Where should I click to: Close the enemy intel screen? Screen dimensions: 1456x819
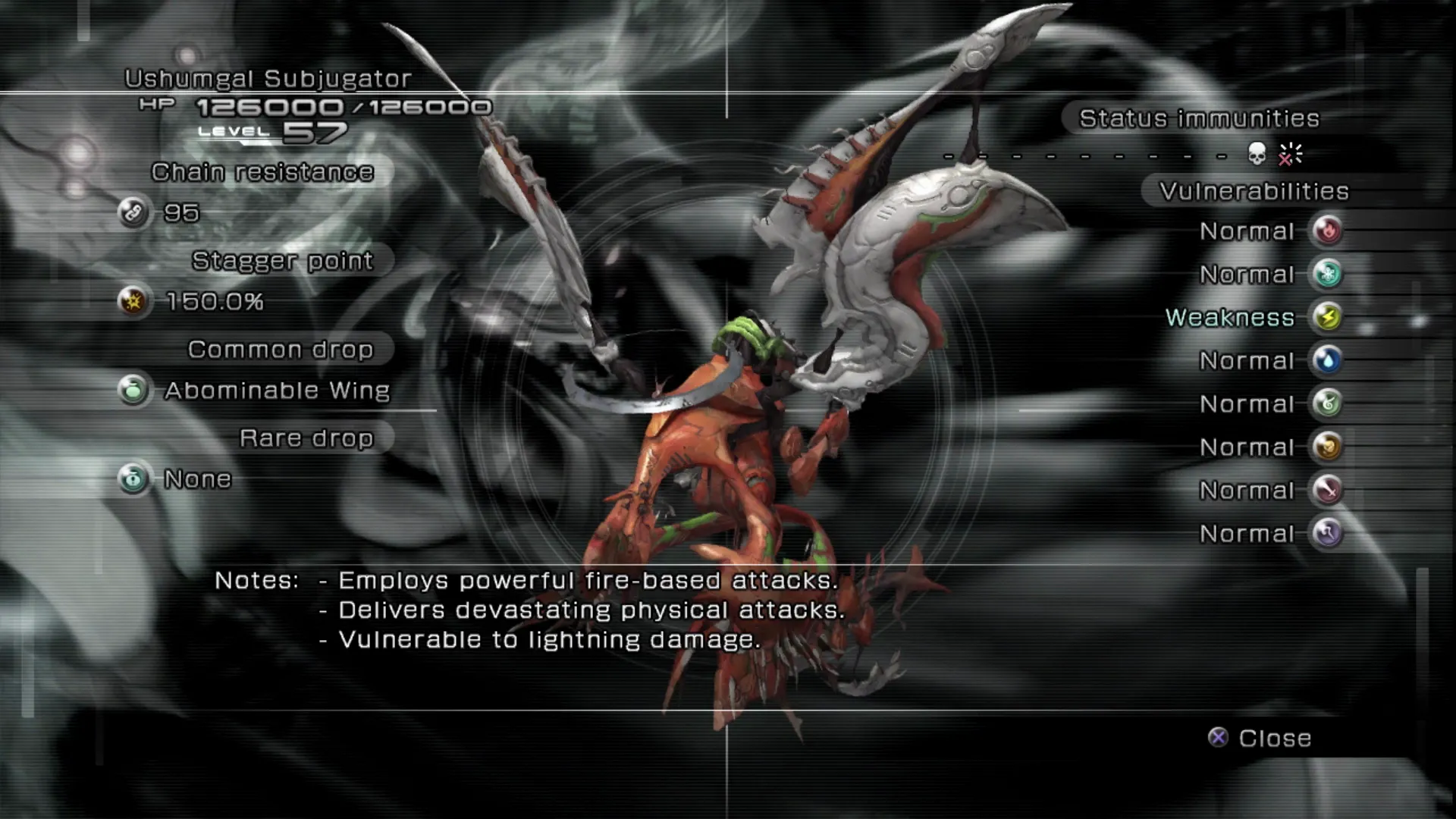pyautogui.click(x=1260, y=738)
